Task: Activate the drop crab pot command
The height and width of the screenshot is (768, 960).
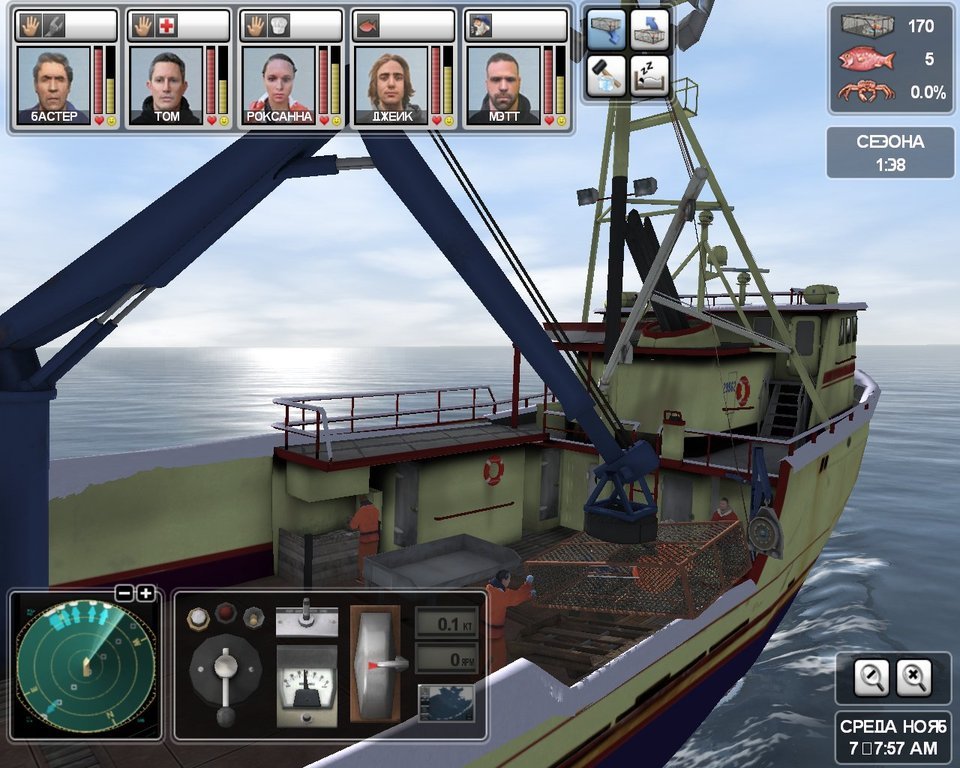Action: tap(605, 30)
